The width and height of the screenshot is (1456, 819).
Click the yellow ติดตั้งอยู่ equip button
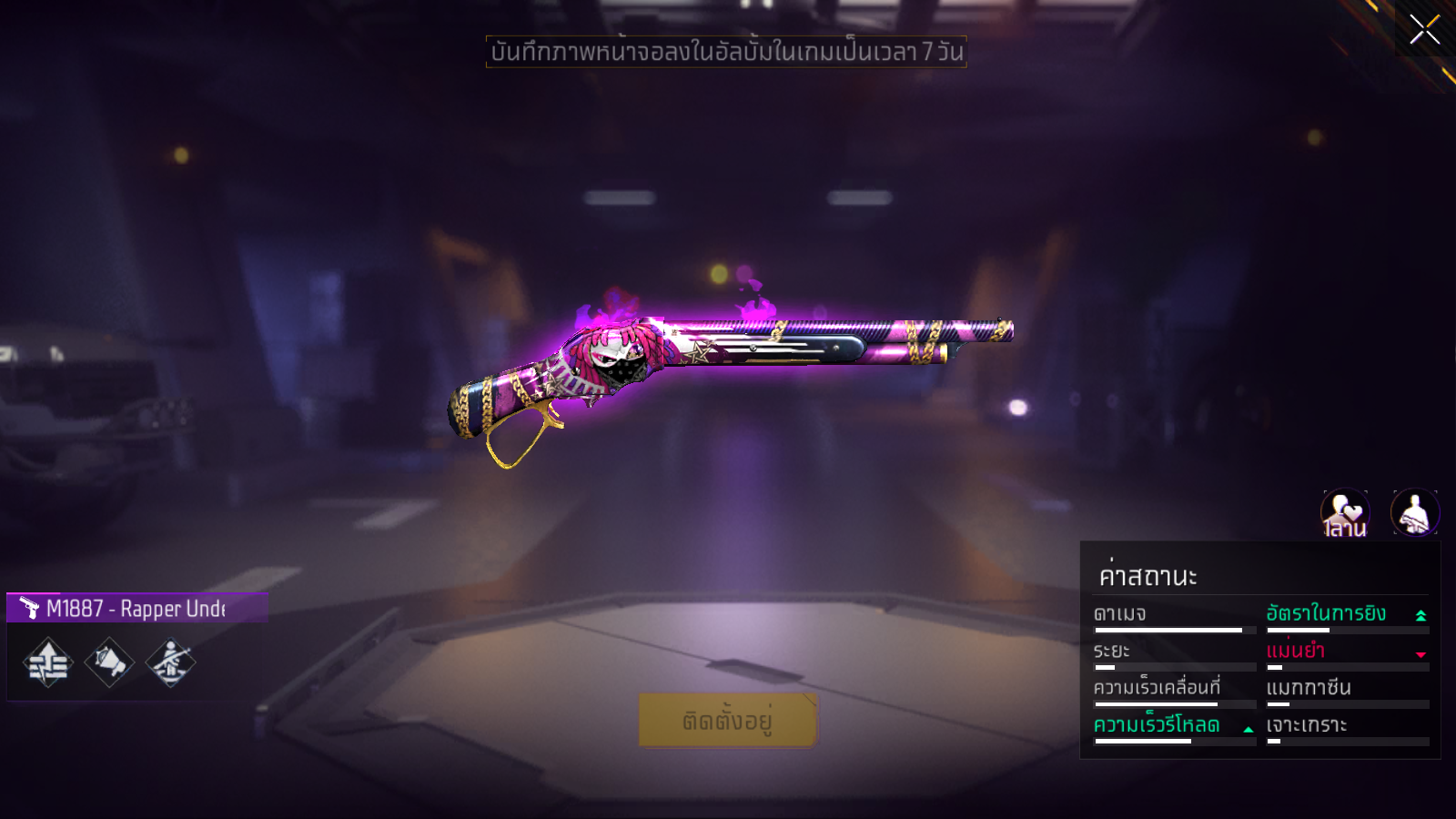[727, 720]
